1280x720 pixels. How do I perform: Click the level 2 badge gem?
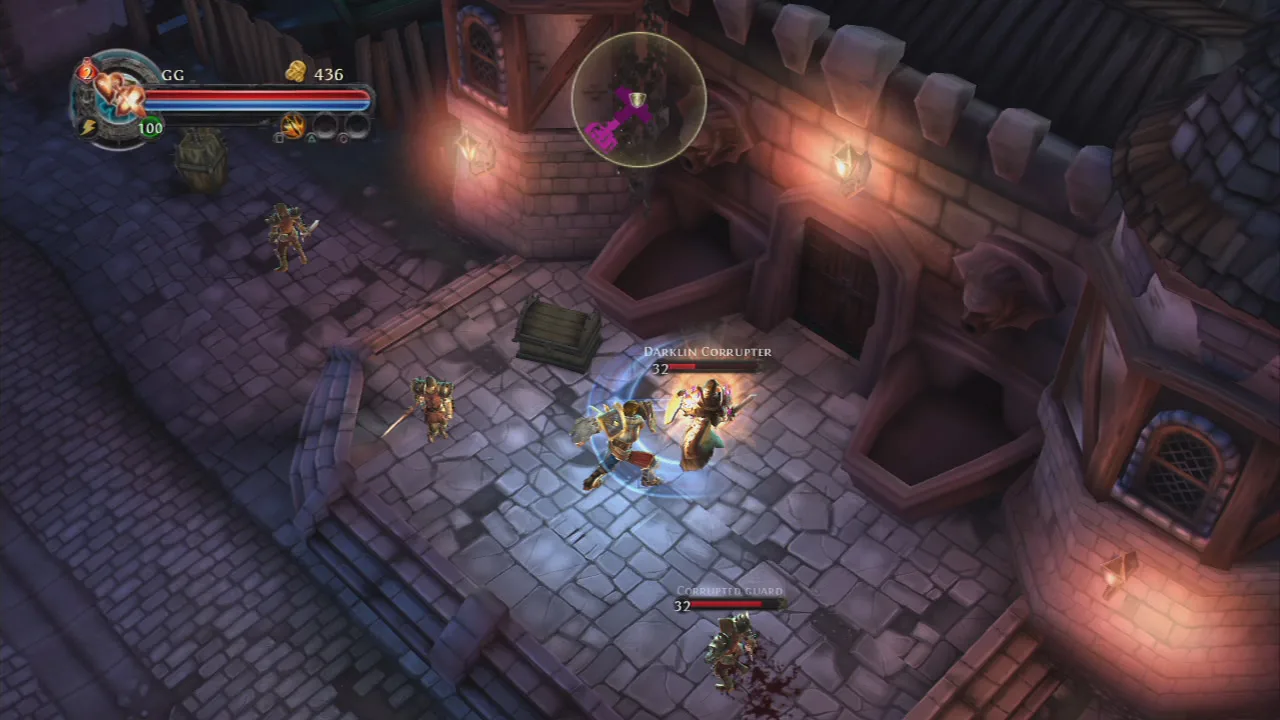click(87, 74)
